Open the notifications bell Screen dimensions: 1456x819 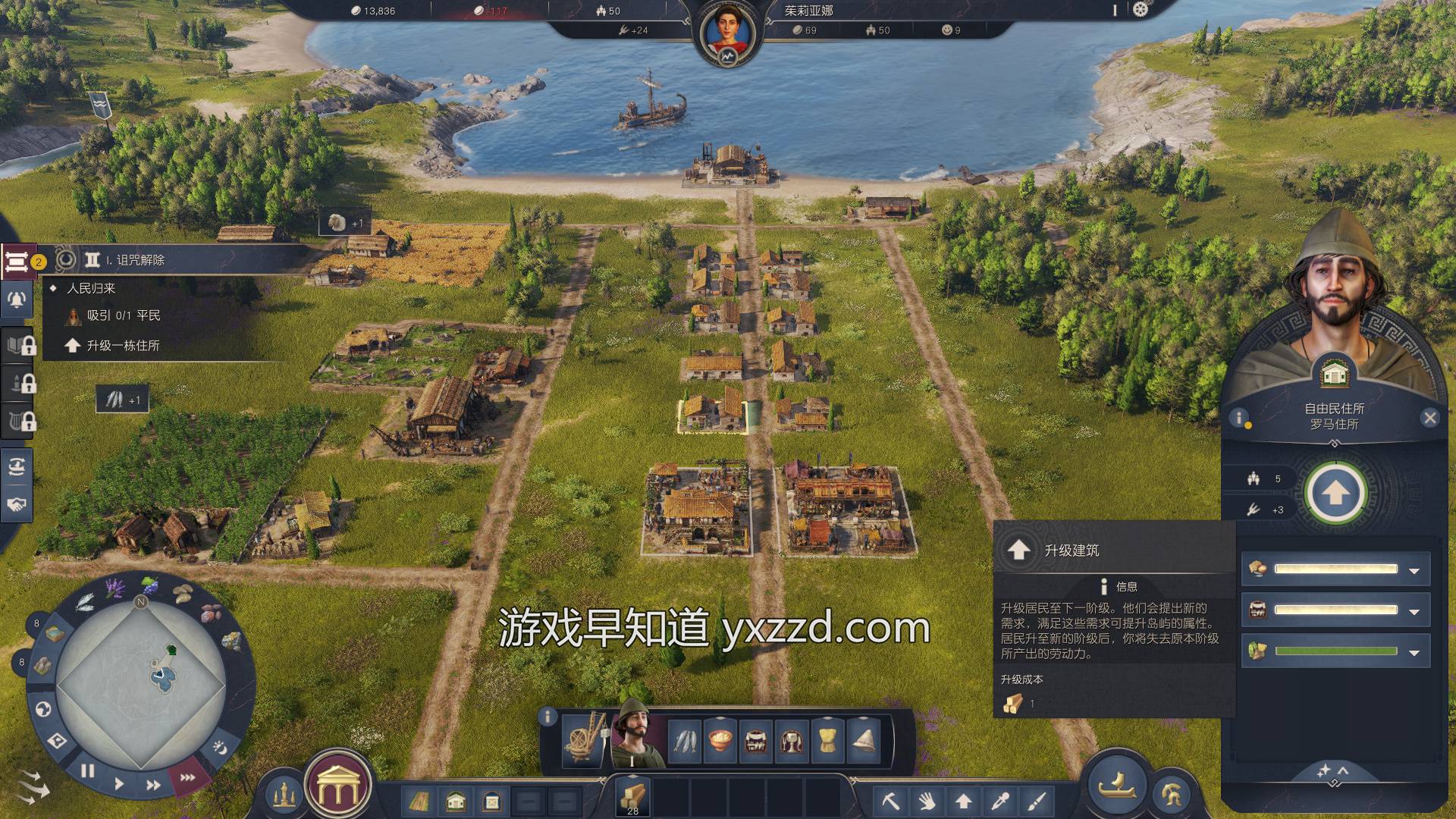point(17,300)
